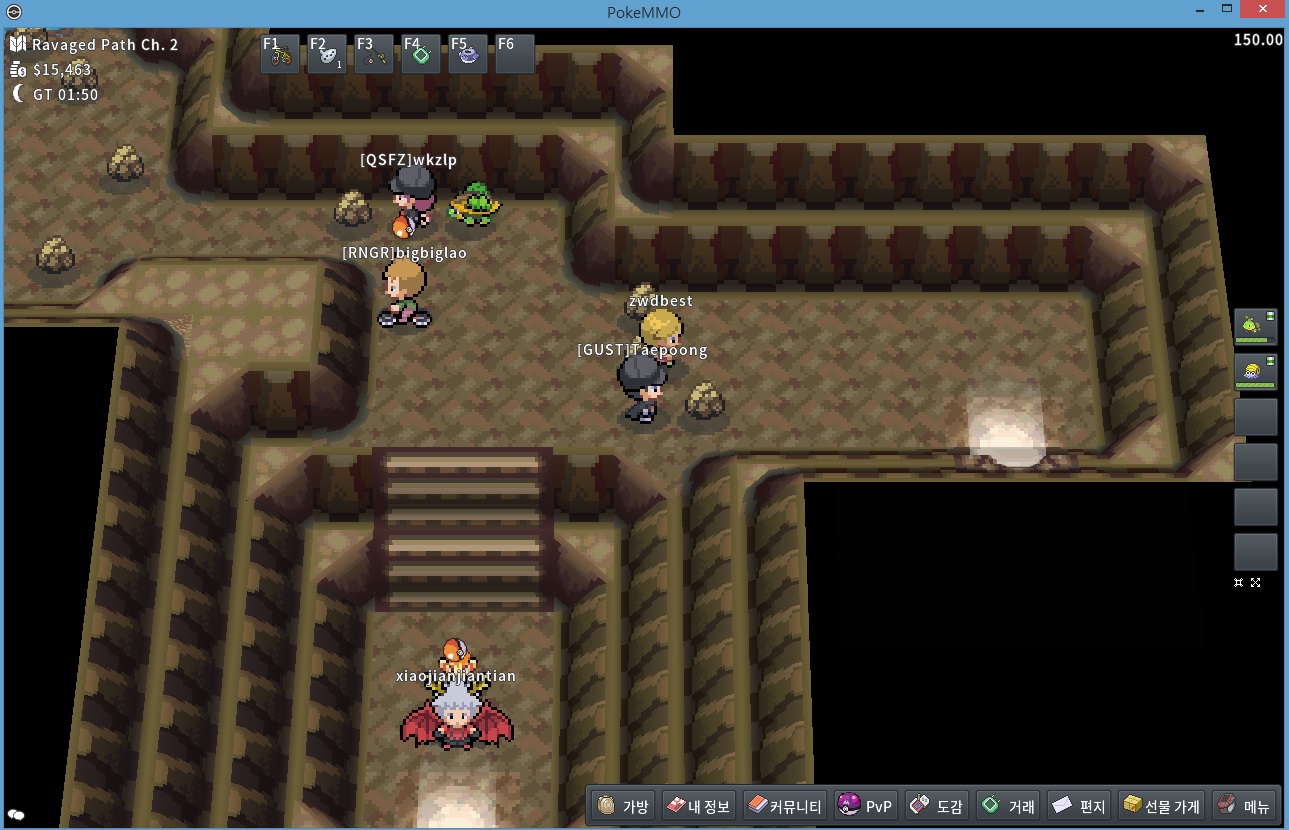Use the ocarina in hotkey slot F2
The width and height of the screenshot is (1289, 830).
coord(327,54)
